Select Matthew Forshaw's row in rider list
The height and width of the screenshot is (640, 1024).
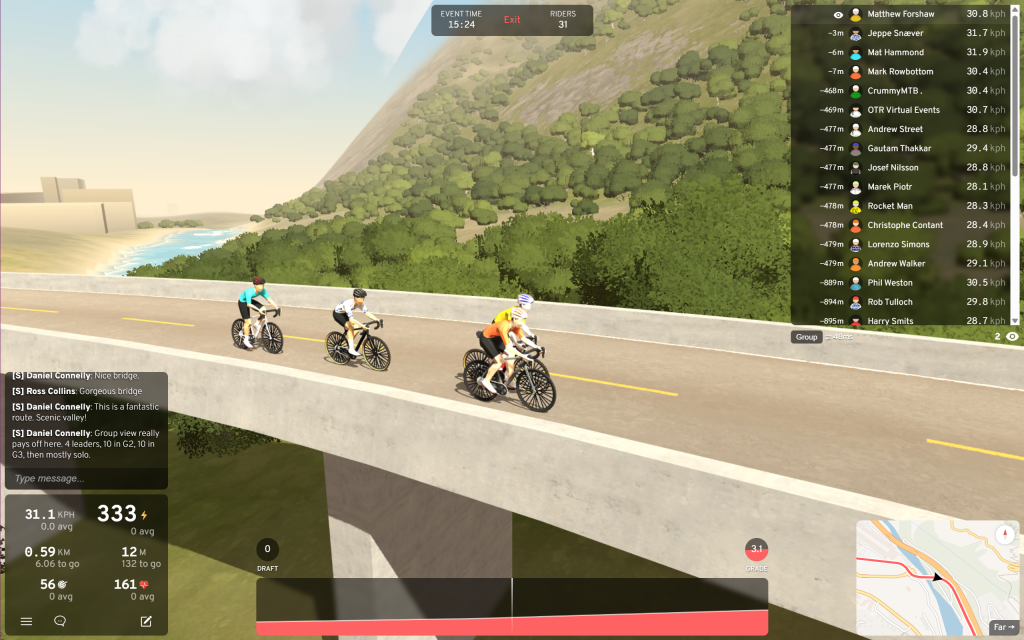[x=902, y=15]
